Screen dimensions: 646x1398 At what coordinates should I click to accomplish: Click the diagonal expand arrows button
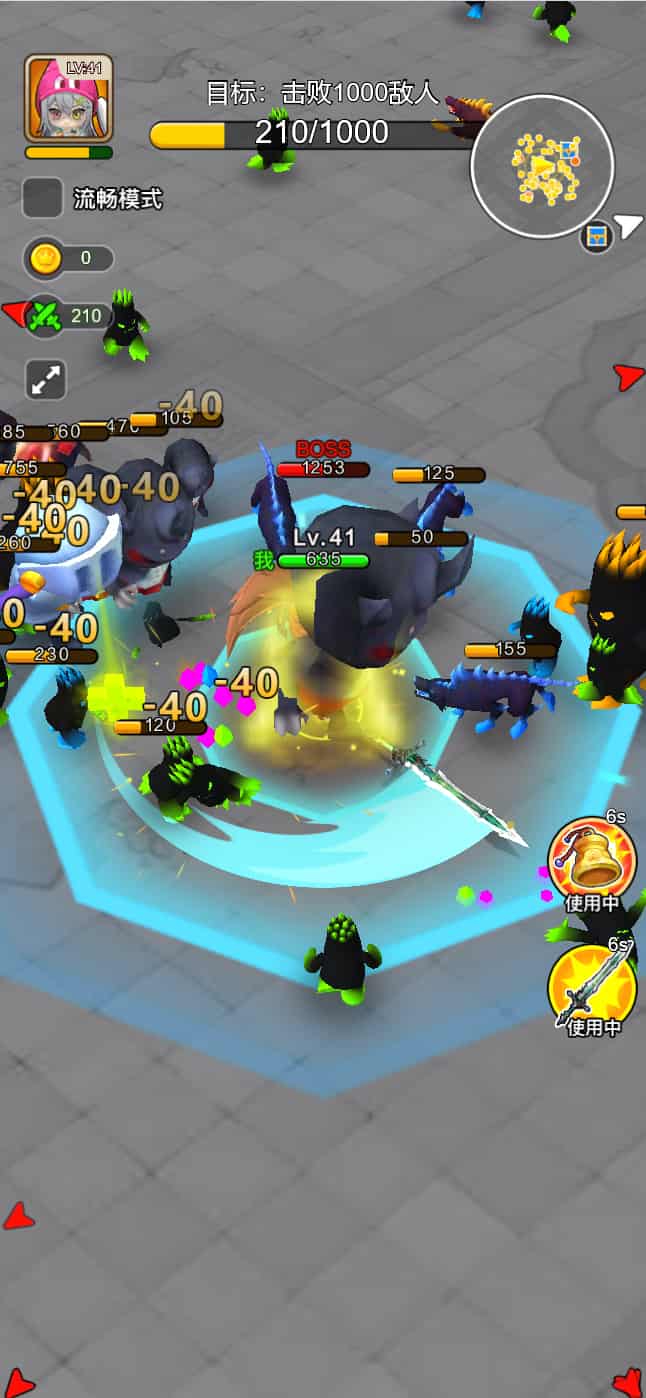pos(46,380)
